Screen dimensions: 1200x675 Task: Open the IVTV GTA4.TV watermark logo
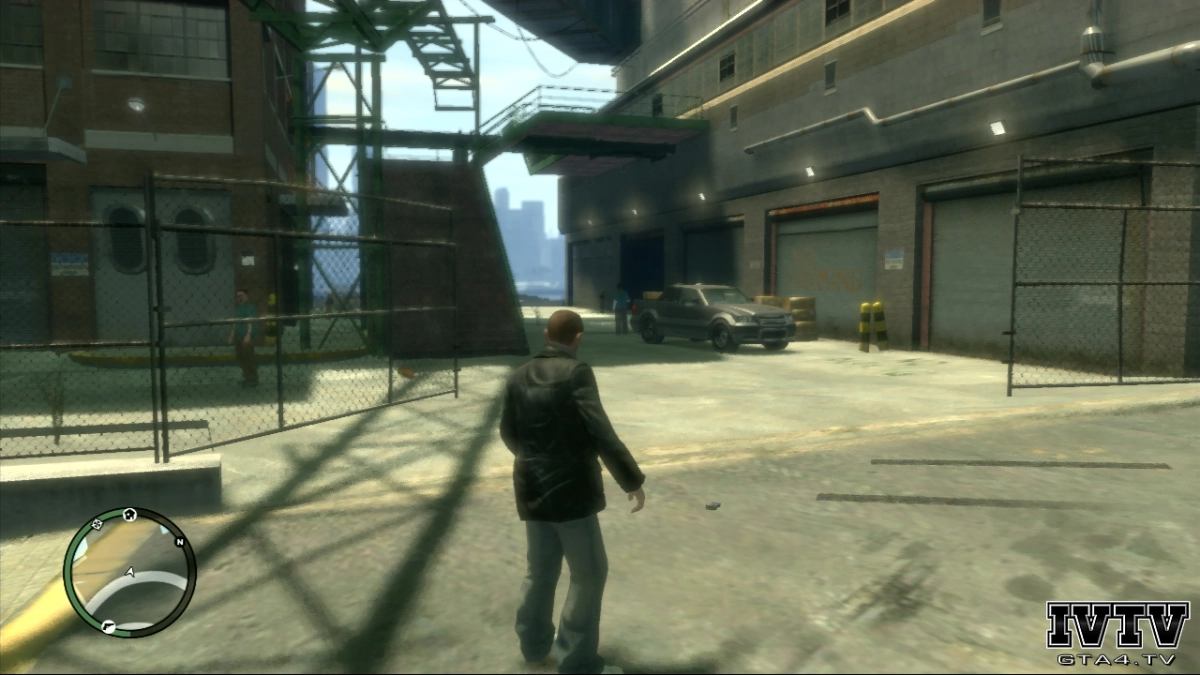click(1117, 634)
